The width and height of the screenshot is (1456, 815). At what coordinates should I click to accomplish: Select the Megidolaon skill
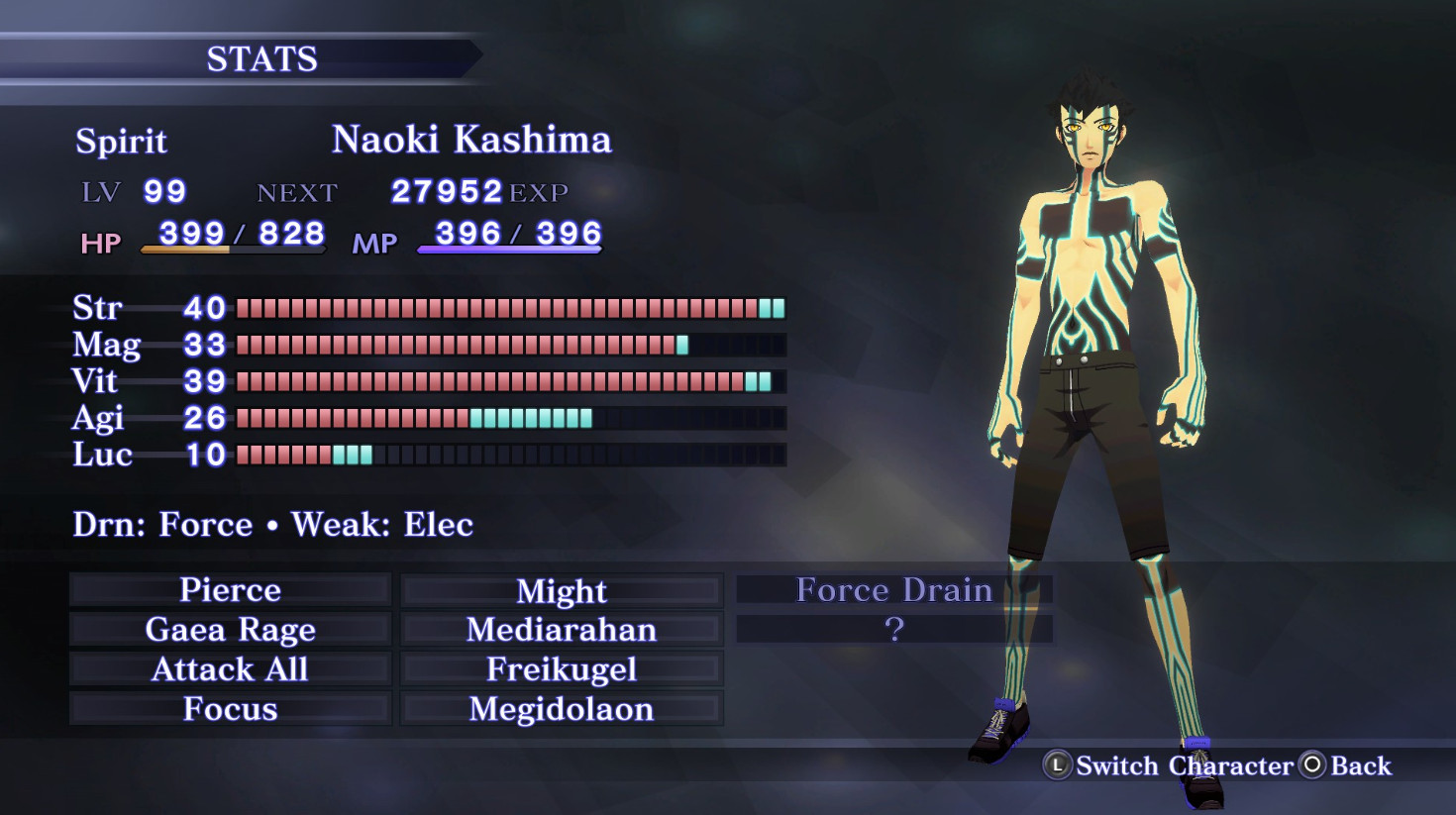click(x=561, y=709)
